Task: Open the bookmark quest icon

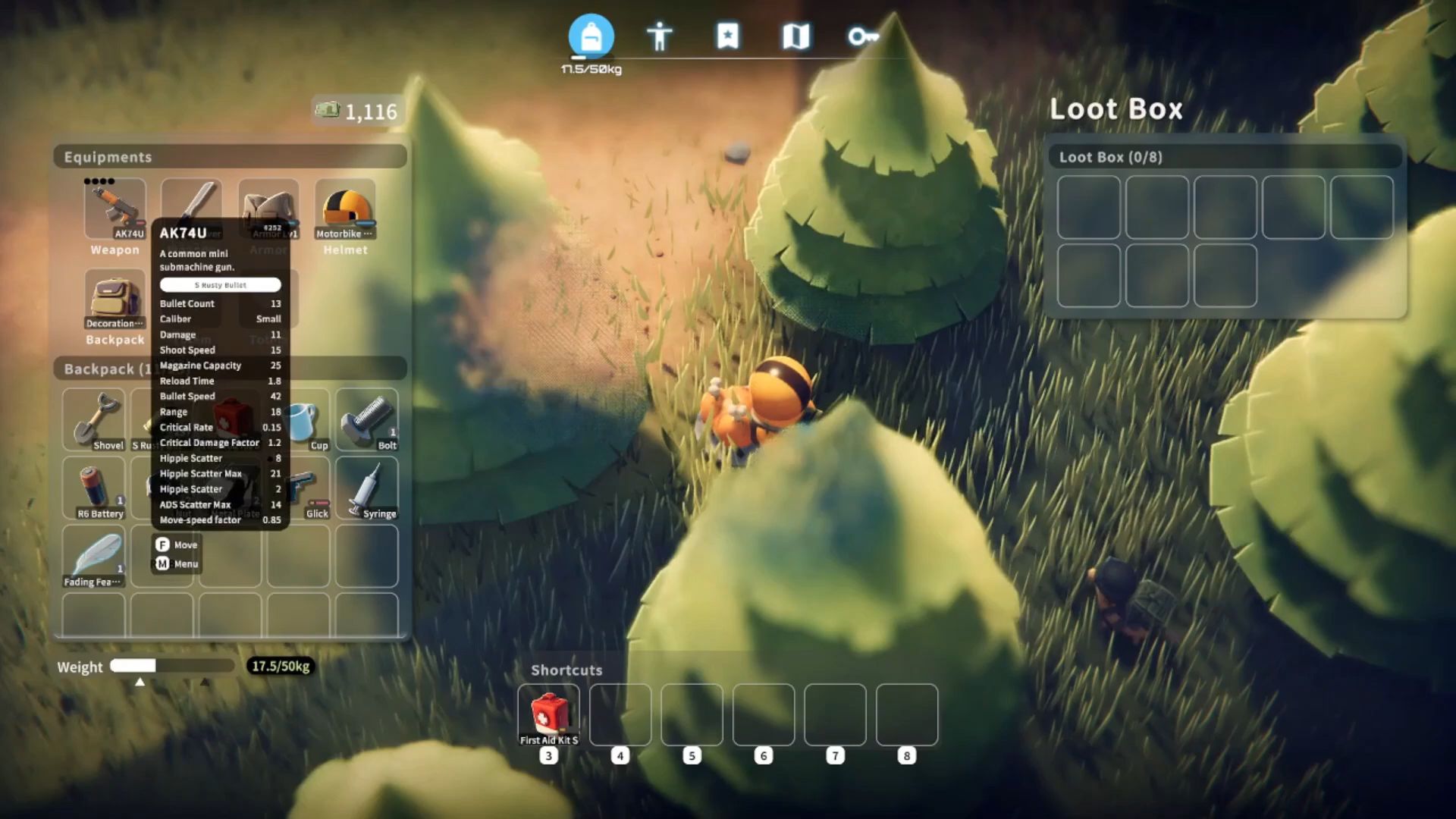Action: click(x=728, y=34)
